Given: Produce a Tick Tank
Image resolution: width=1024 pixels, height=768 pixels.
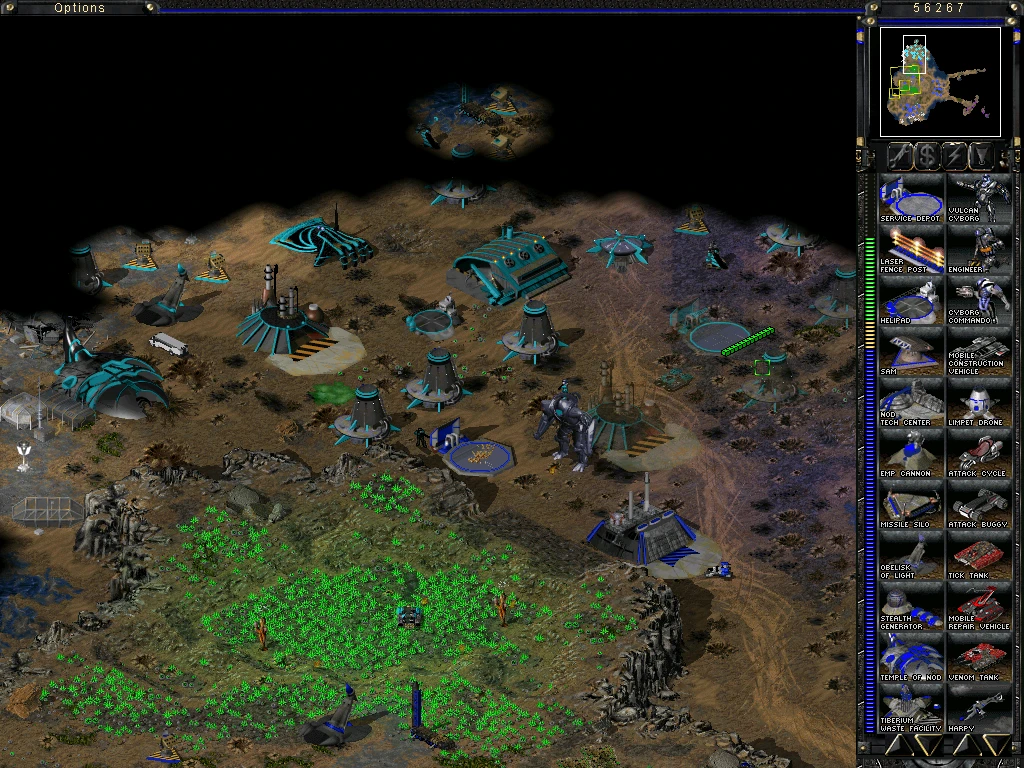Looking at the screenshot, I should pyautogui.click(x=979, y=556).
